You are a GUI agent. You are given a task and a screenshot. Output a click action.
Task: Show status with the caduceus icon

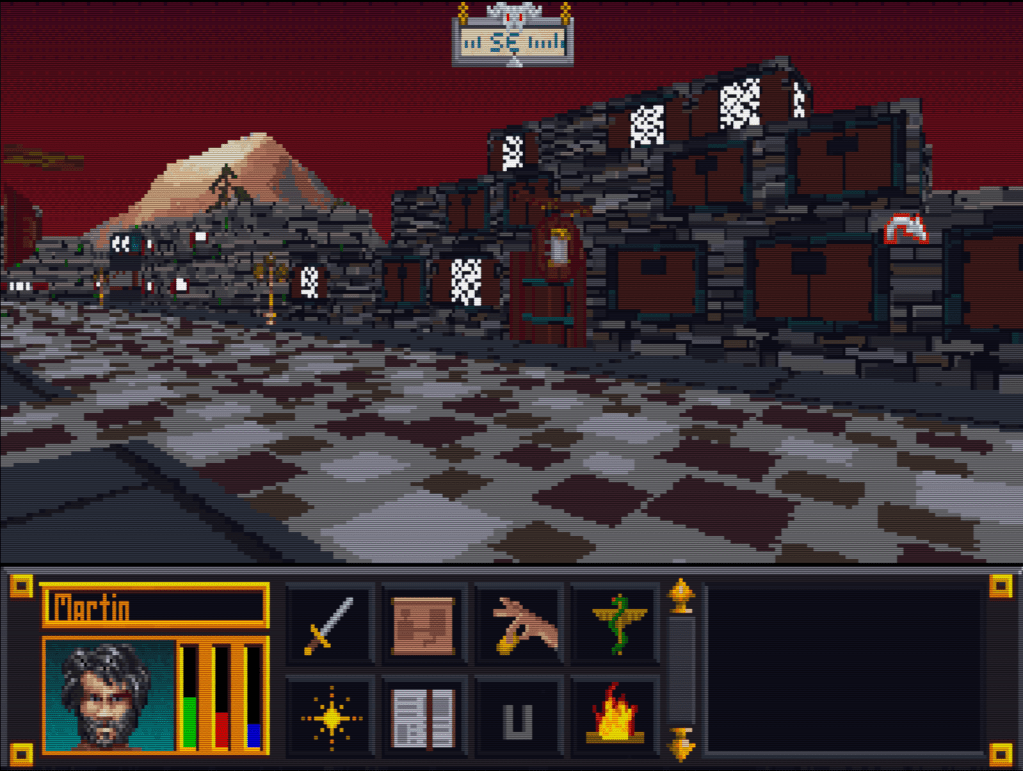point(615,626)
